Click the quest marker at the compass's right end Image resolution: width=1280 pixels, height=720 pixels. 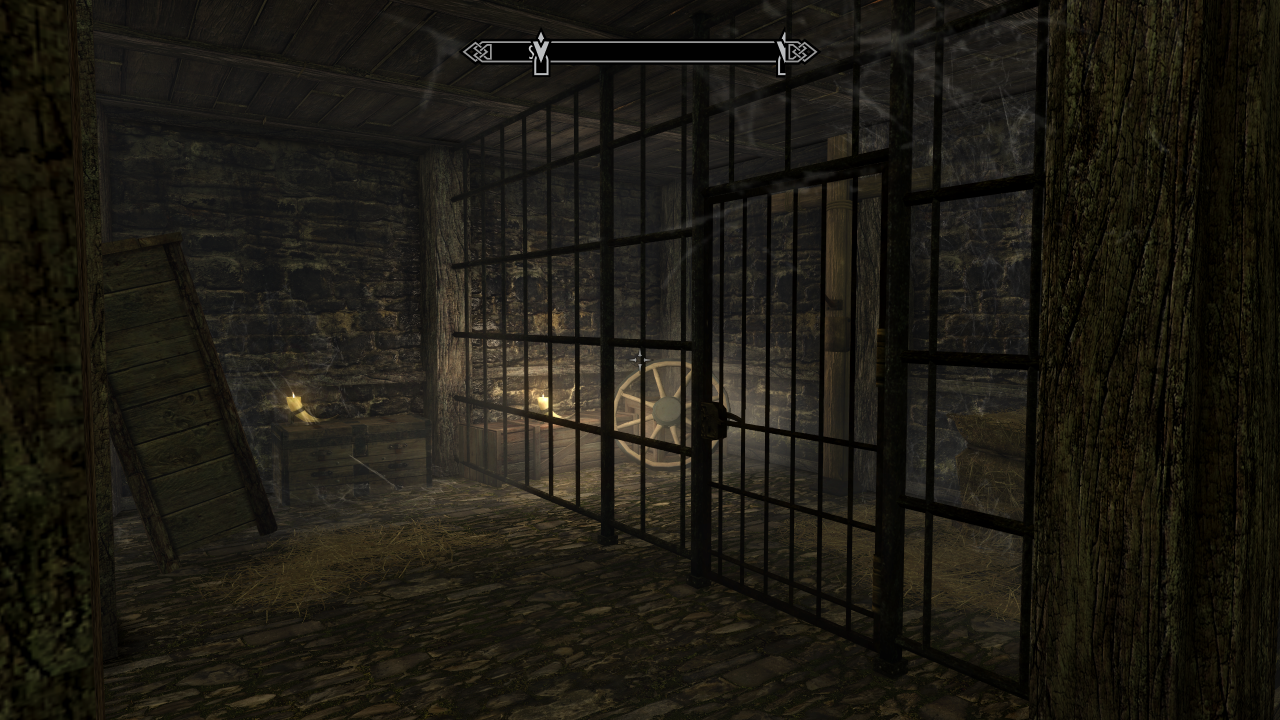(x=781, y=55)
